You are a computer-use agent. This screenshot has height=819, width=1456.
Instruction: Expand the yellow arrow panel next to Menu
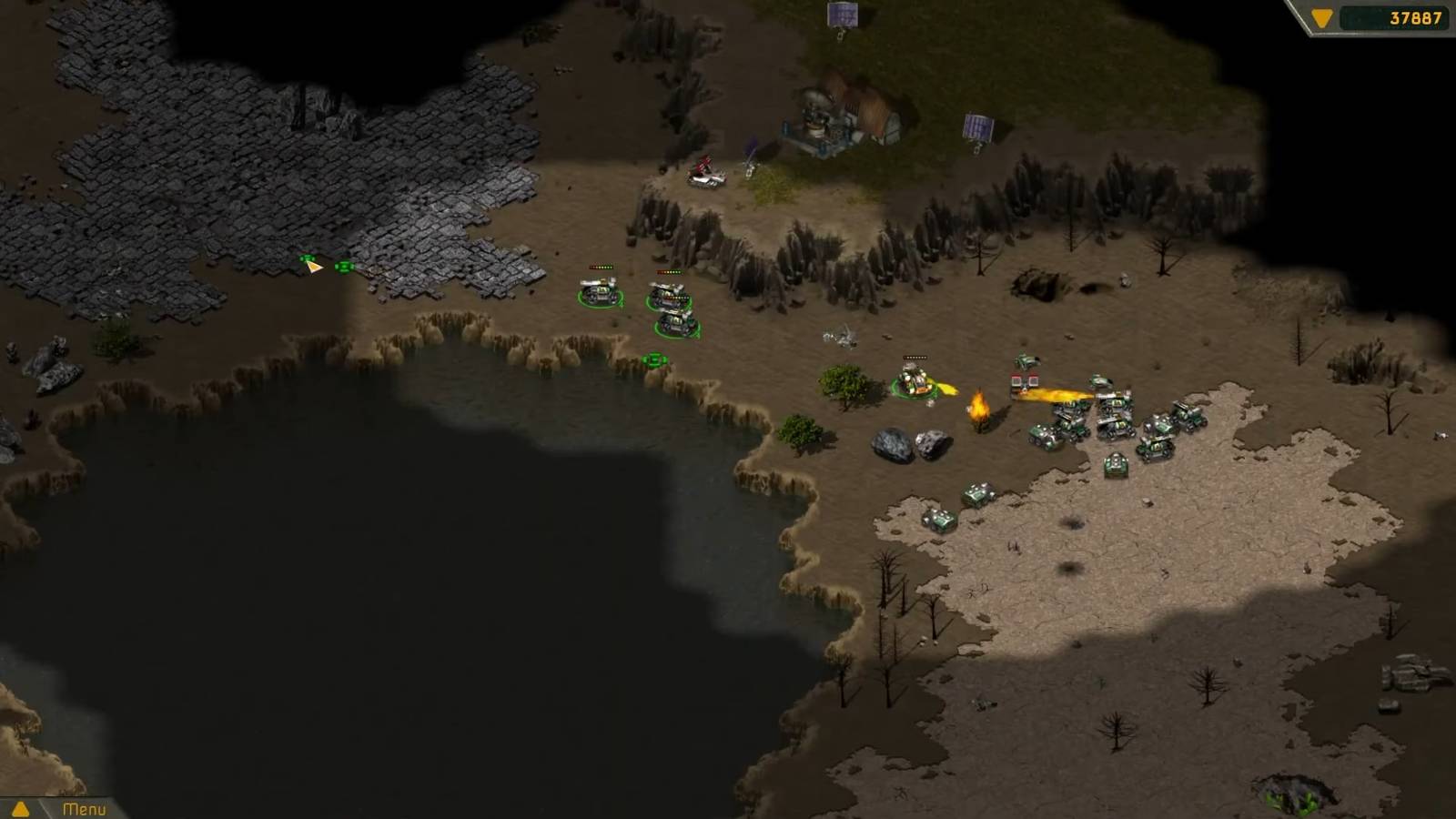(18, 806)
